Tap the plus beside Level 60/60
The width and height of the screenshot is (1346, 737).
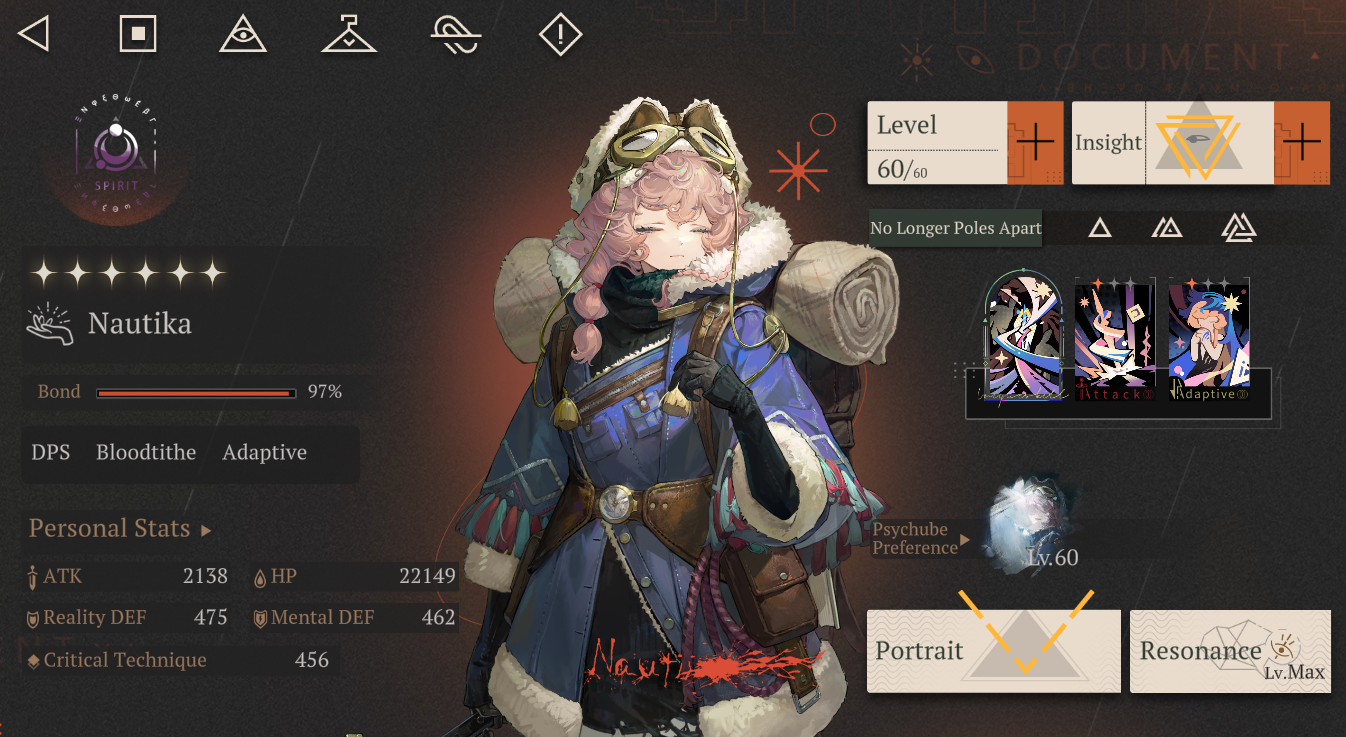coord(1035,143)
